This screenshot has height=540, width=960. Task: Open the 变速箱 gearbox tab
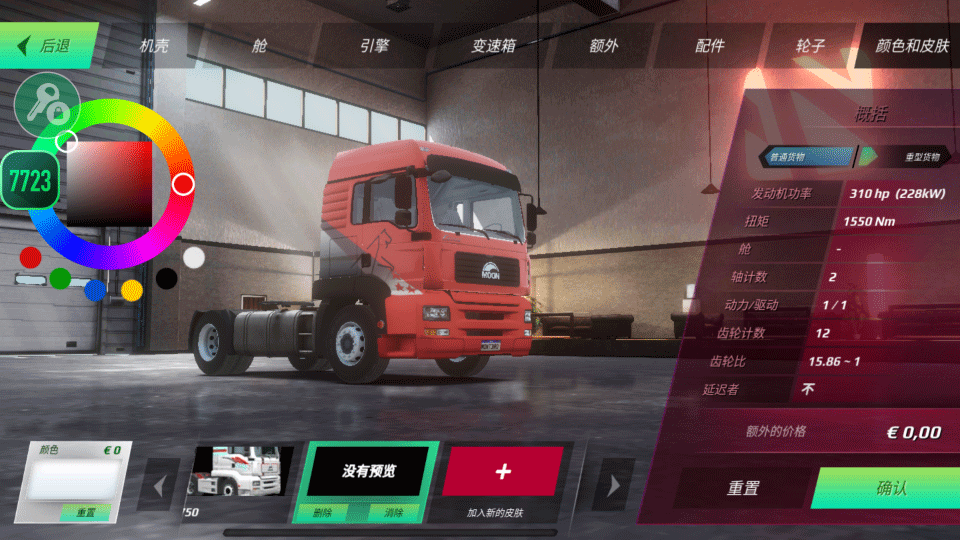point(493,46)
